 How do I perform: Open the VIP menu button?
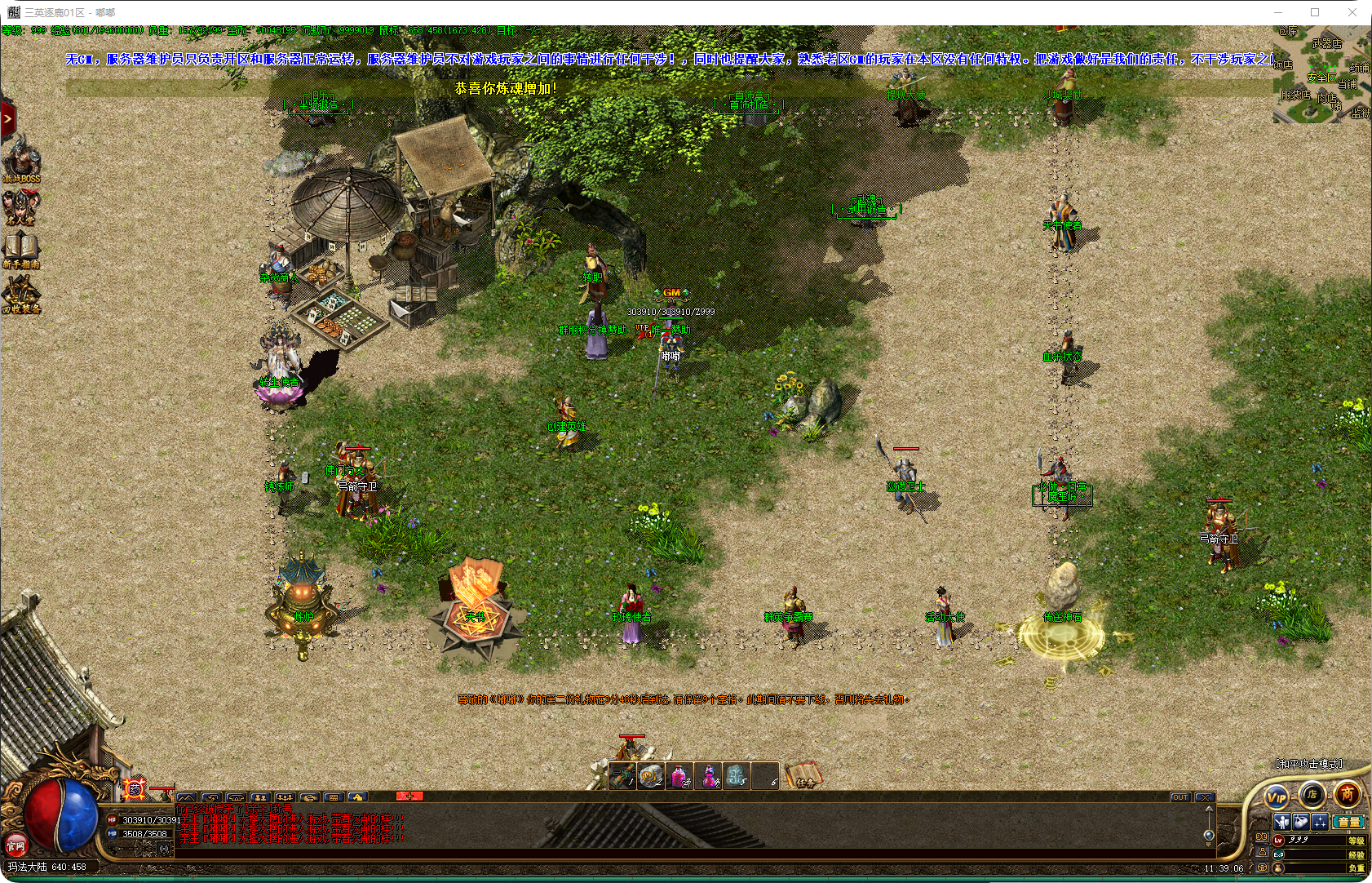tap(1276, 797)
